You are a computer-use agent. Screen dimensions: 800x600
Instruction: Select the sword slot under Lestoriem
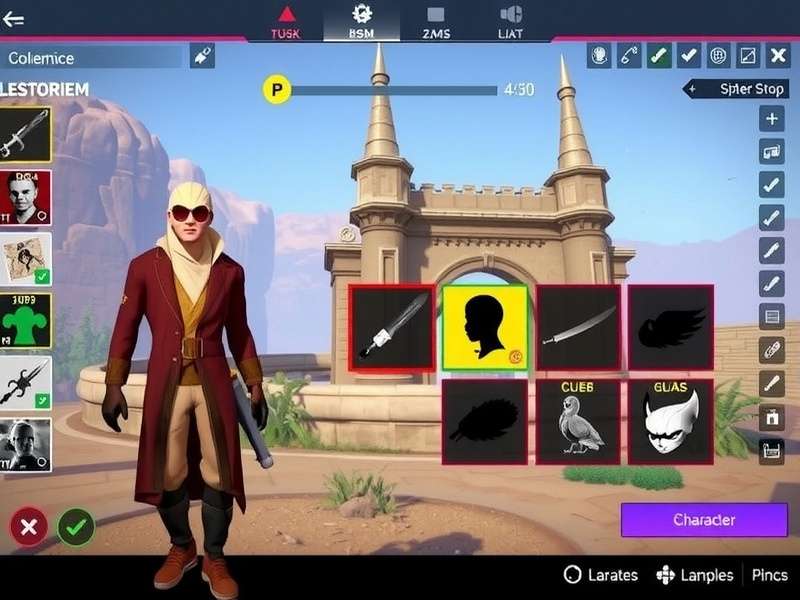(x=26, y=134)
